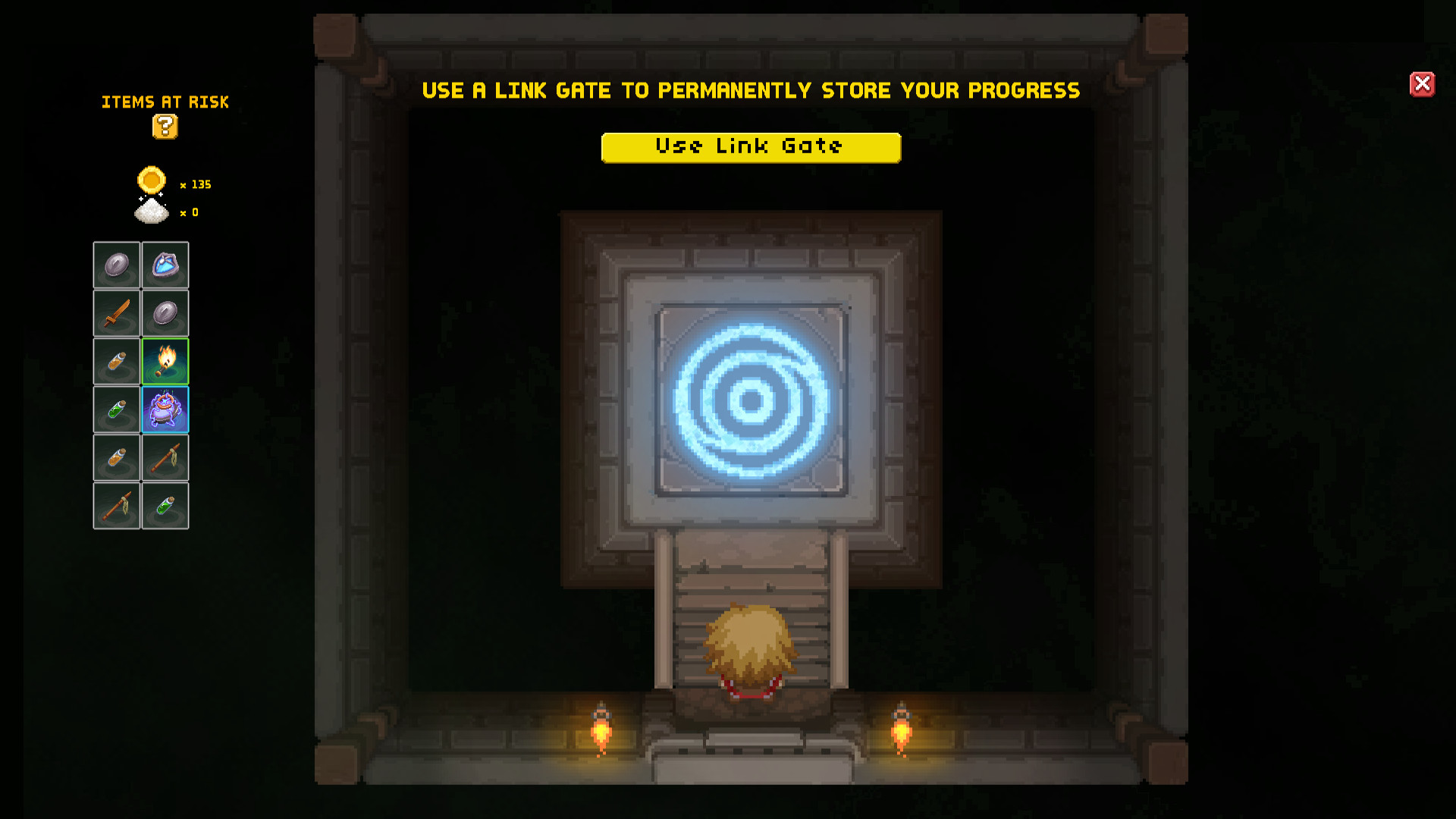Click the blue crystal shield item
The image size is (1456, 819).
point(165,265)
